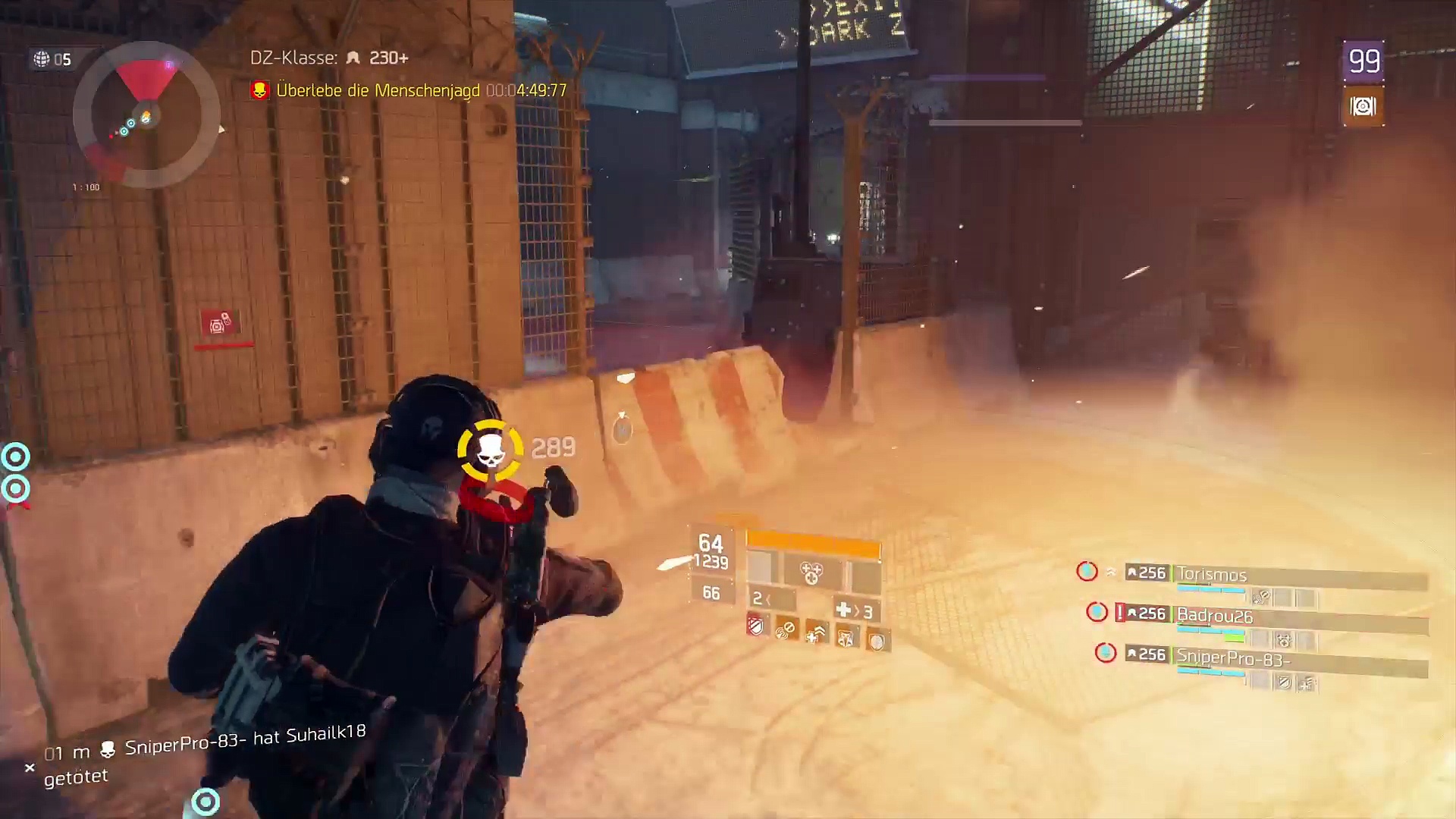Click the globe icon labeled 05

coord(42,59)
